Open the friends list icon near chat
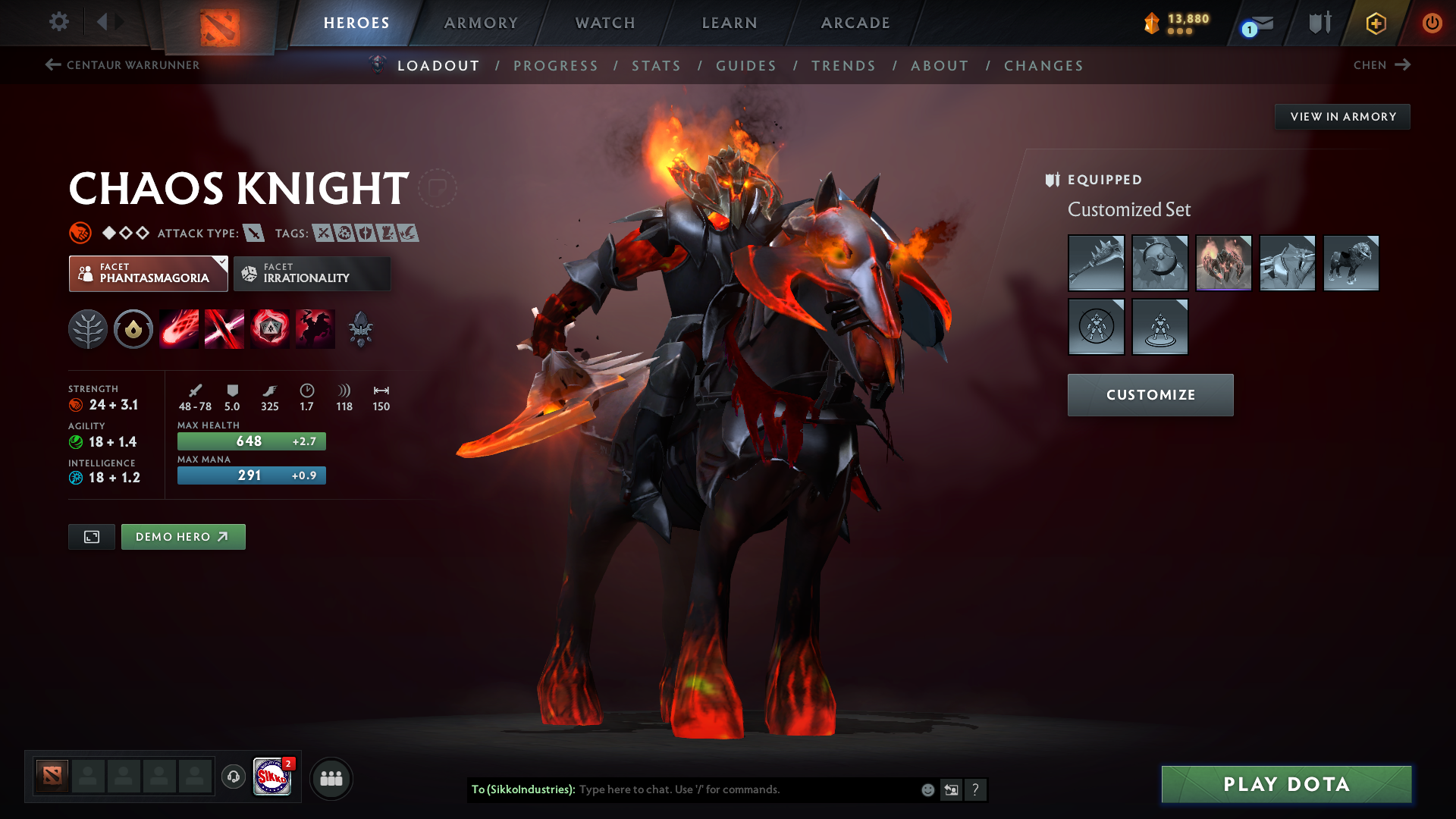This screenshot has width=1456, height=819. click(331, 778)
